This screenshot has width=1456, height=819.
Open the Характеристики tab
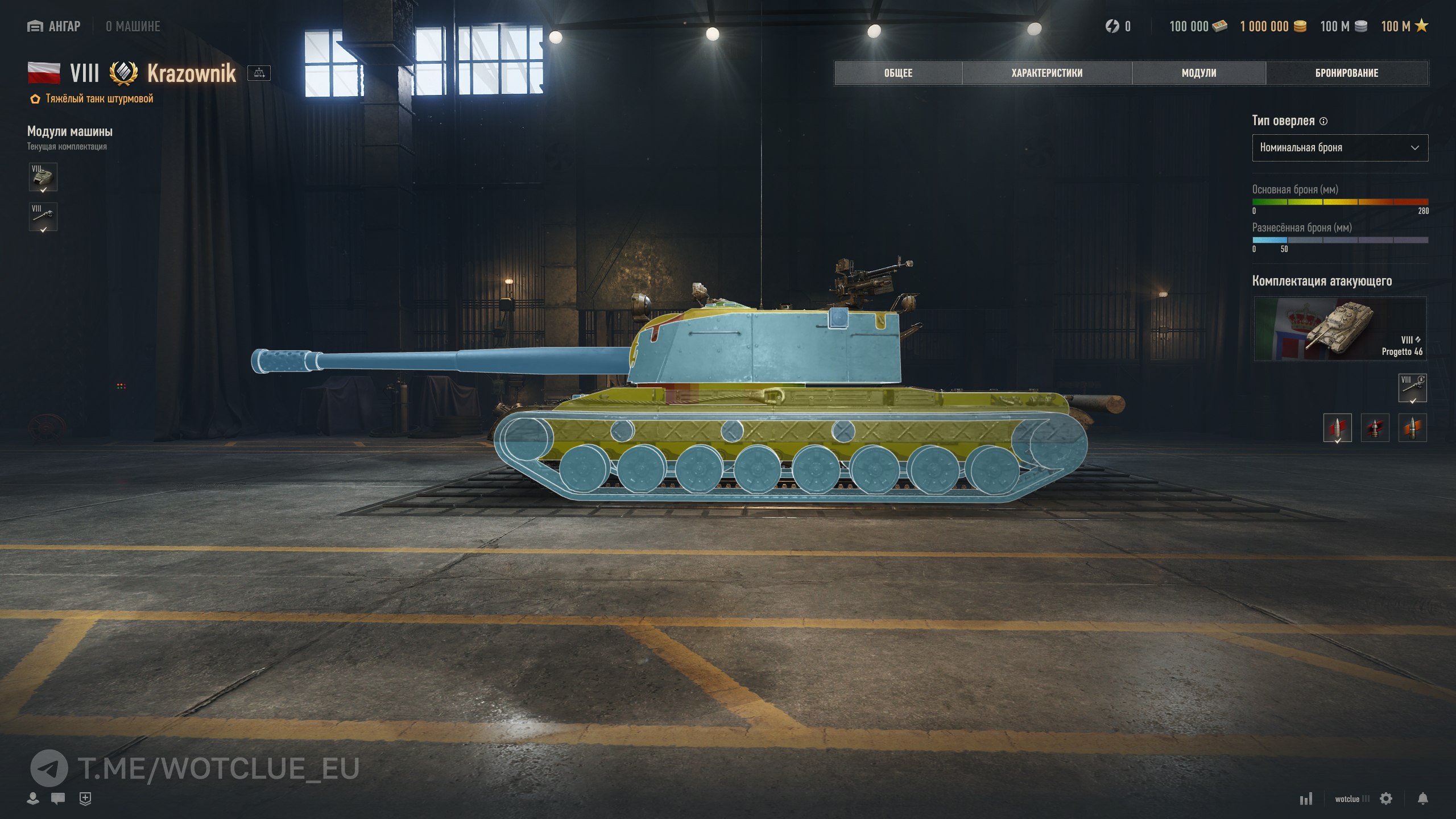pyautogui.click(x=1046, y=73)
